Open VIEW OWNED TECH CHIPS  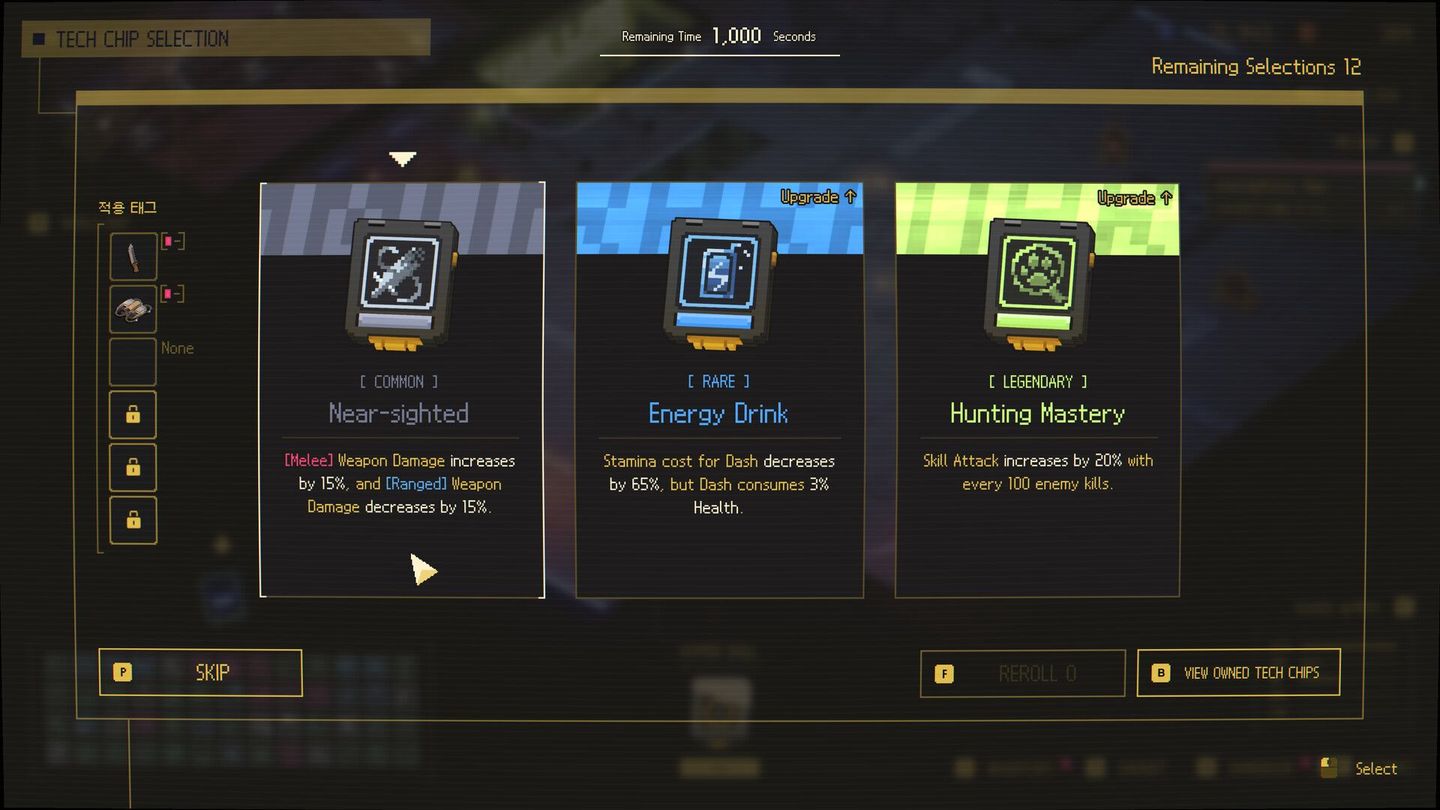pyautogui.click(x=1238, y=672)
